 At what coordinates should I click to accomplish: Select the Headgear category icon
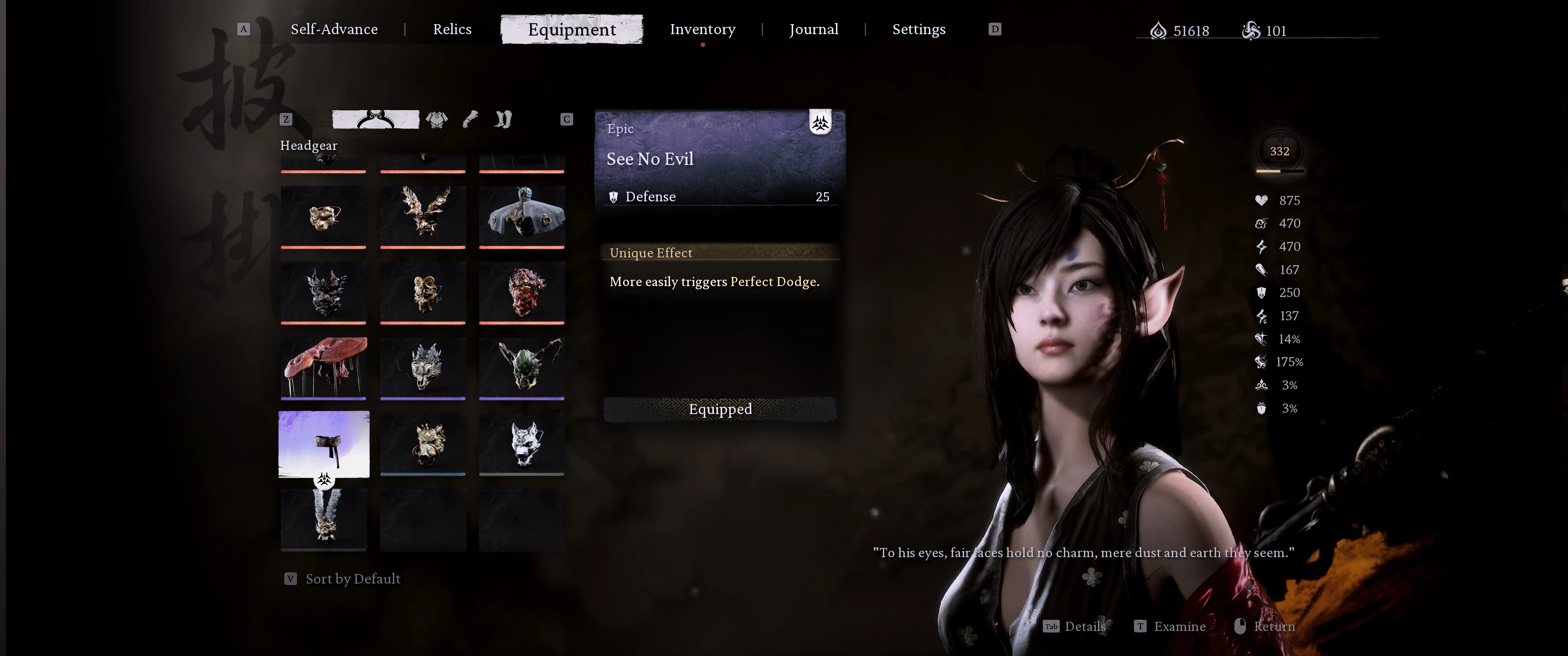click(x=376, y=119)
